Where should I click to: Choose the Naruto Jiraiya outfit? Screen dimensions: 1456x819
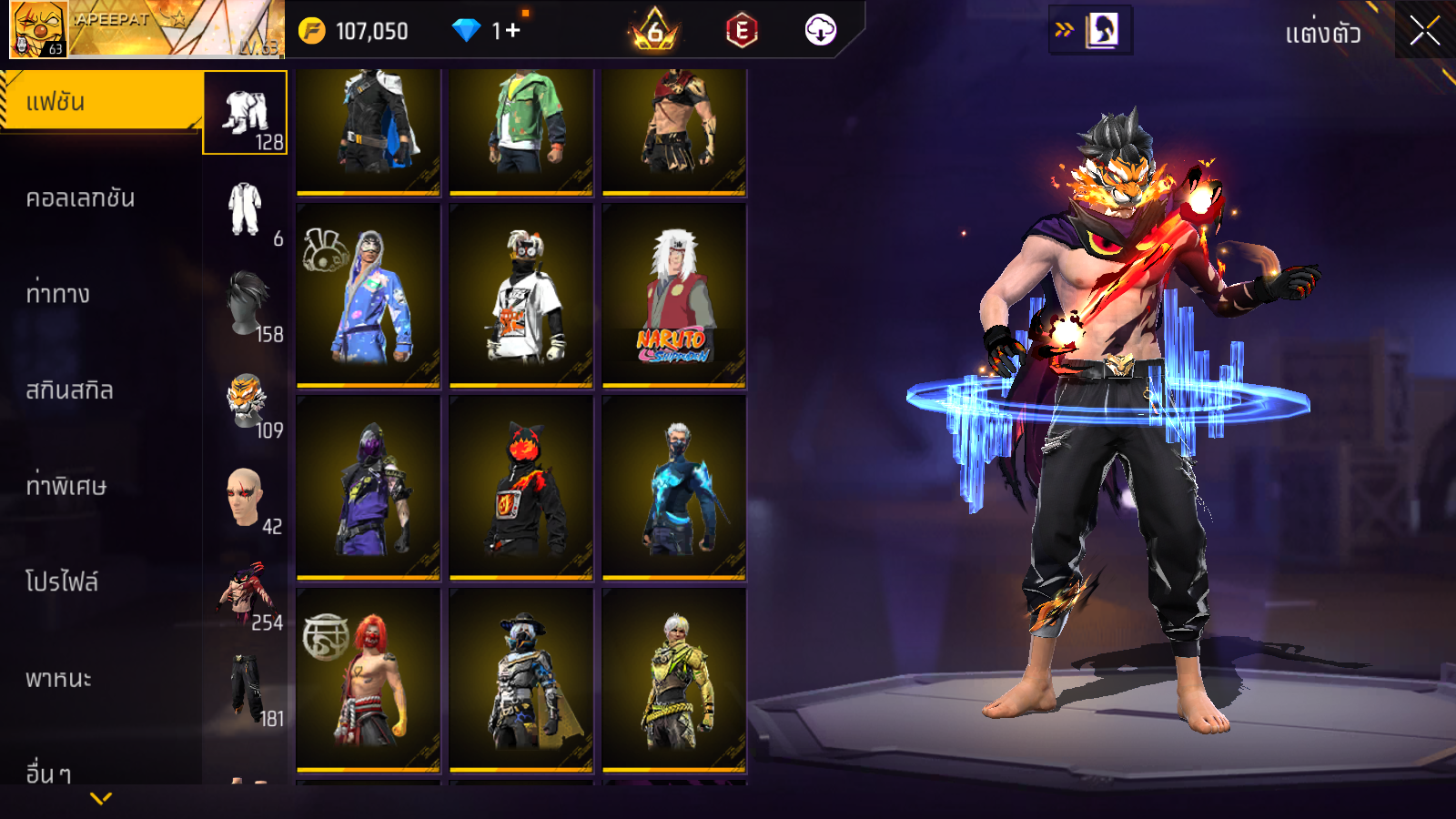pyautogui.click(x=674, y=296)
